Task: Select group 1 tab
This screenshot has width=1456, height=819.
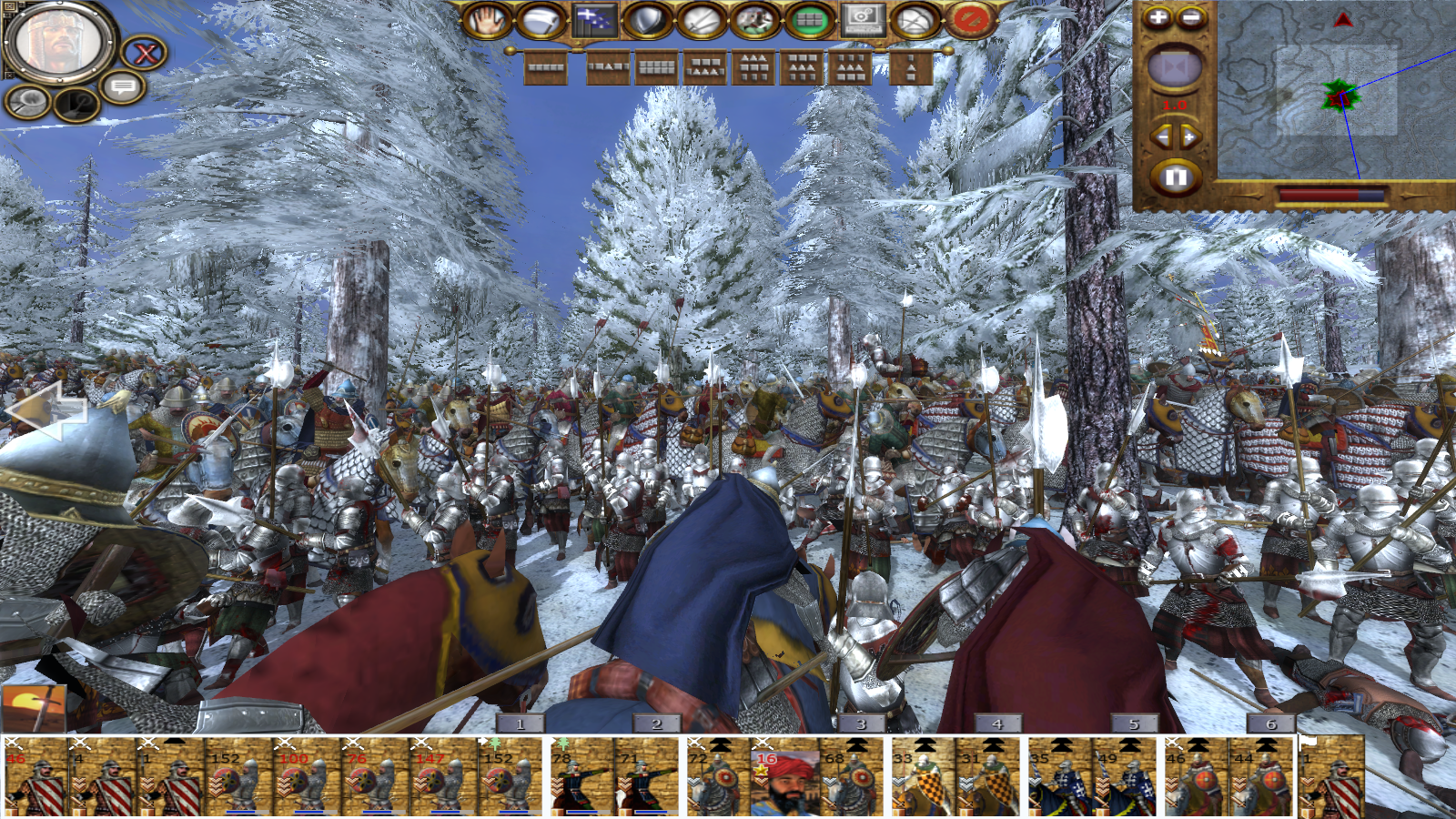Action: 521,723
